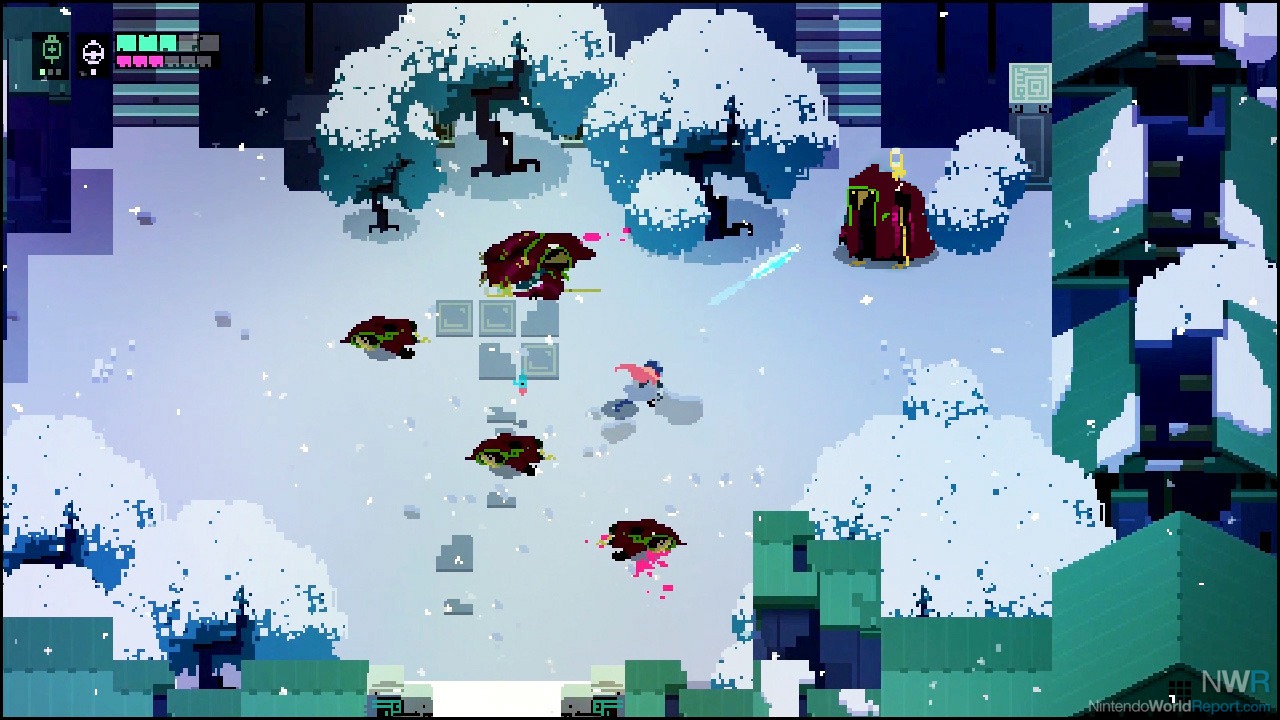Screen dimensions: 1280x720
Task: Select the first green health cell
Action: 125,42
